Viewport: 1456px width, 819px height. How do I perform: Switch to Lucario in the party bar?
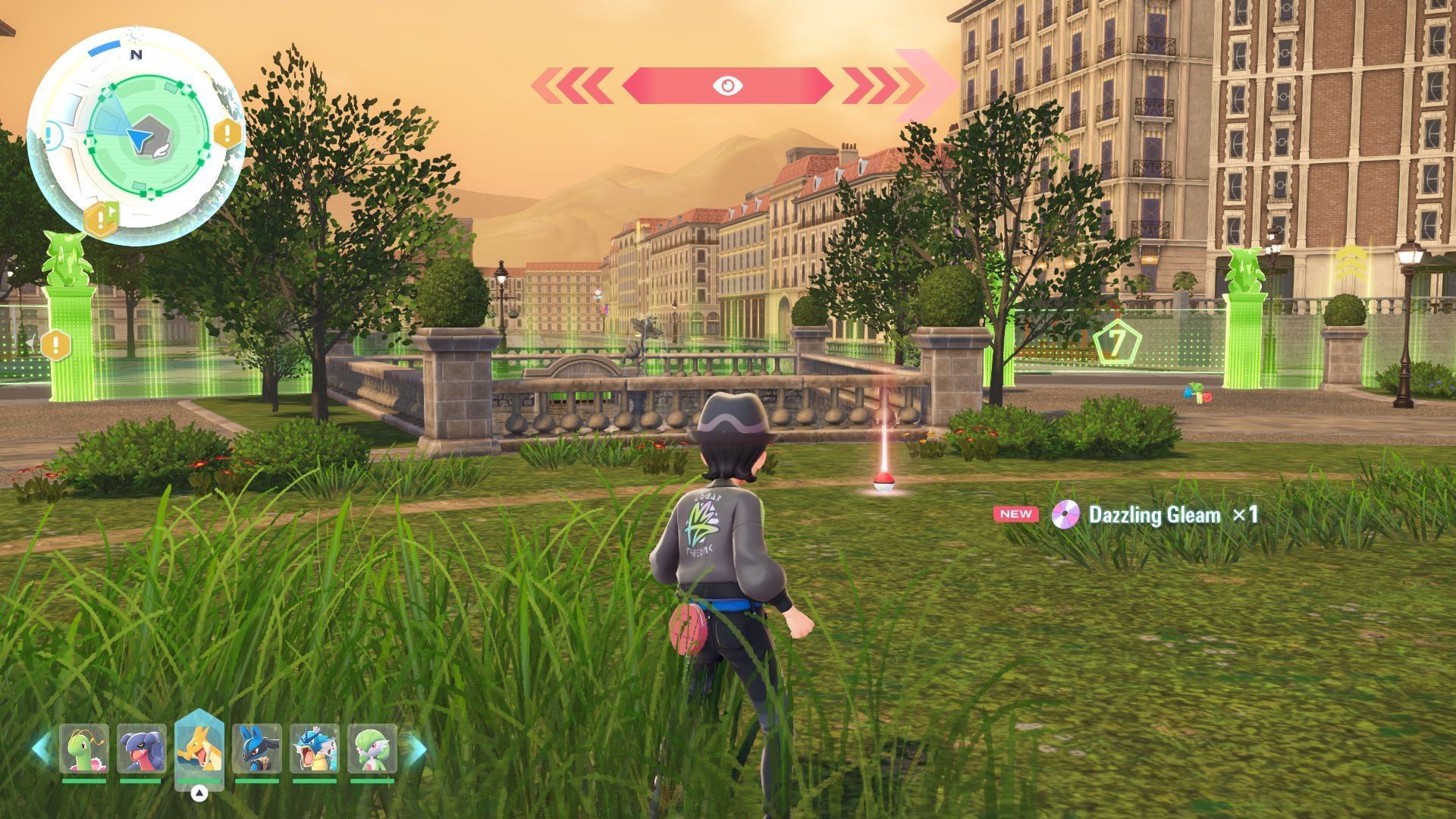[257, 749]
